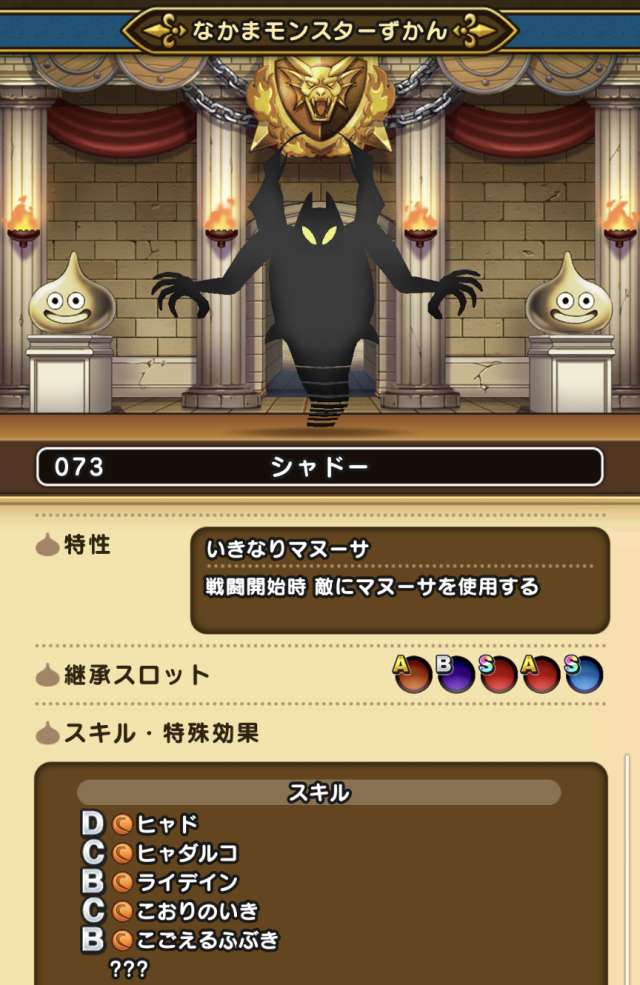Viewport: 640px width, 985px height.
Task: Select the blue S inheritance slot orb
Action: [584, 675]
